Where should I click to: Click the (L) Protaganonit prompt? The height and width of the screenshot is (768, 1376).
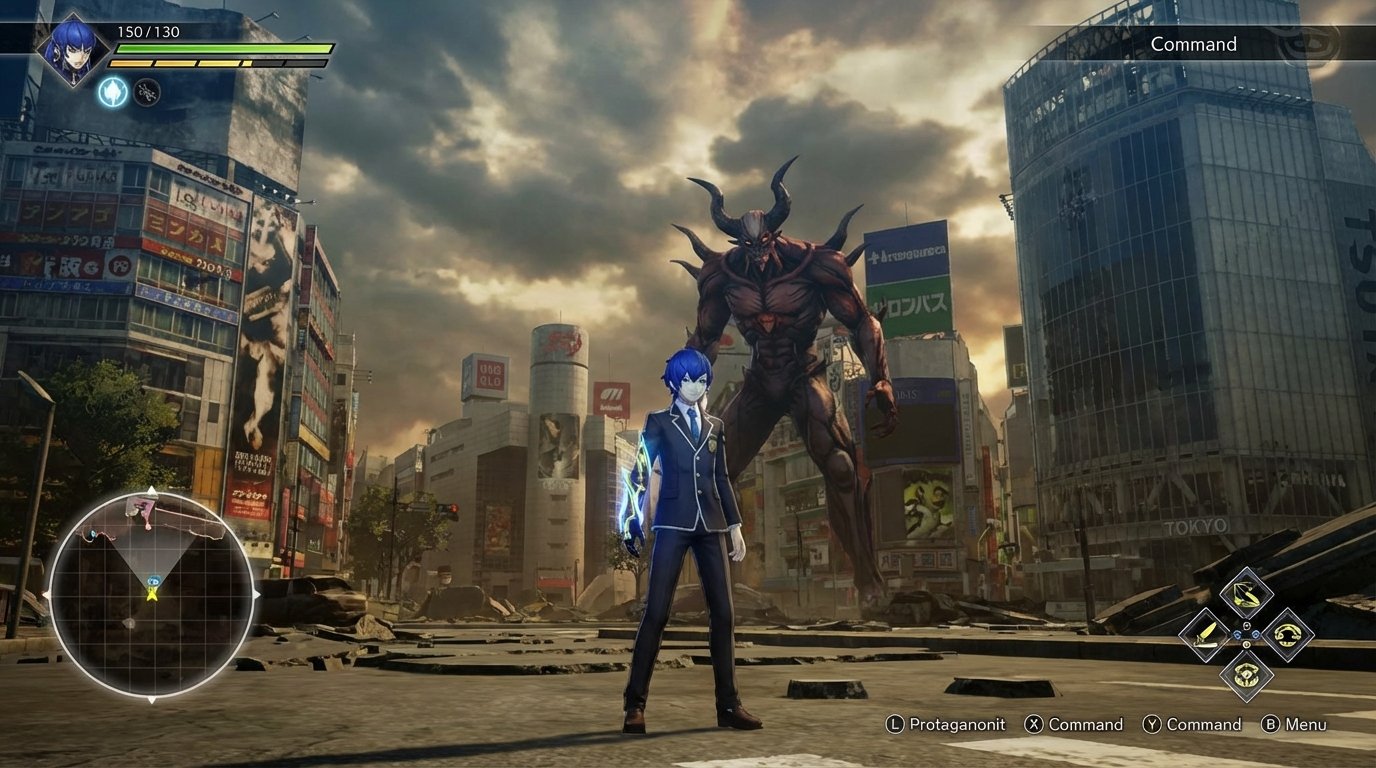945,724
